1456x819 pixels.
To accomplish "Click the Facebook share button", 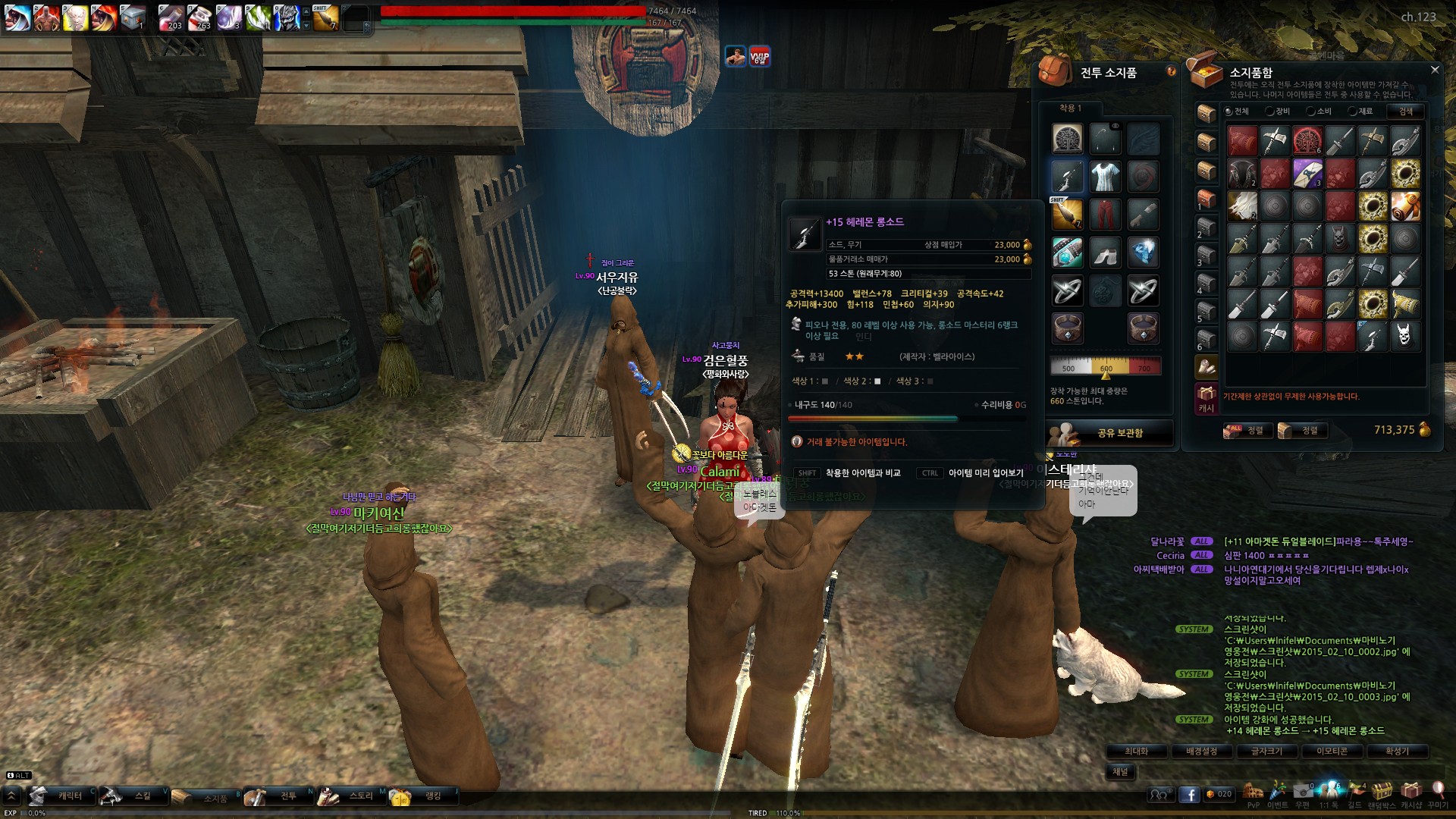I will coord(1189,794).
